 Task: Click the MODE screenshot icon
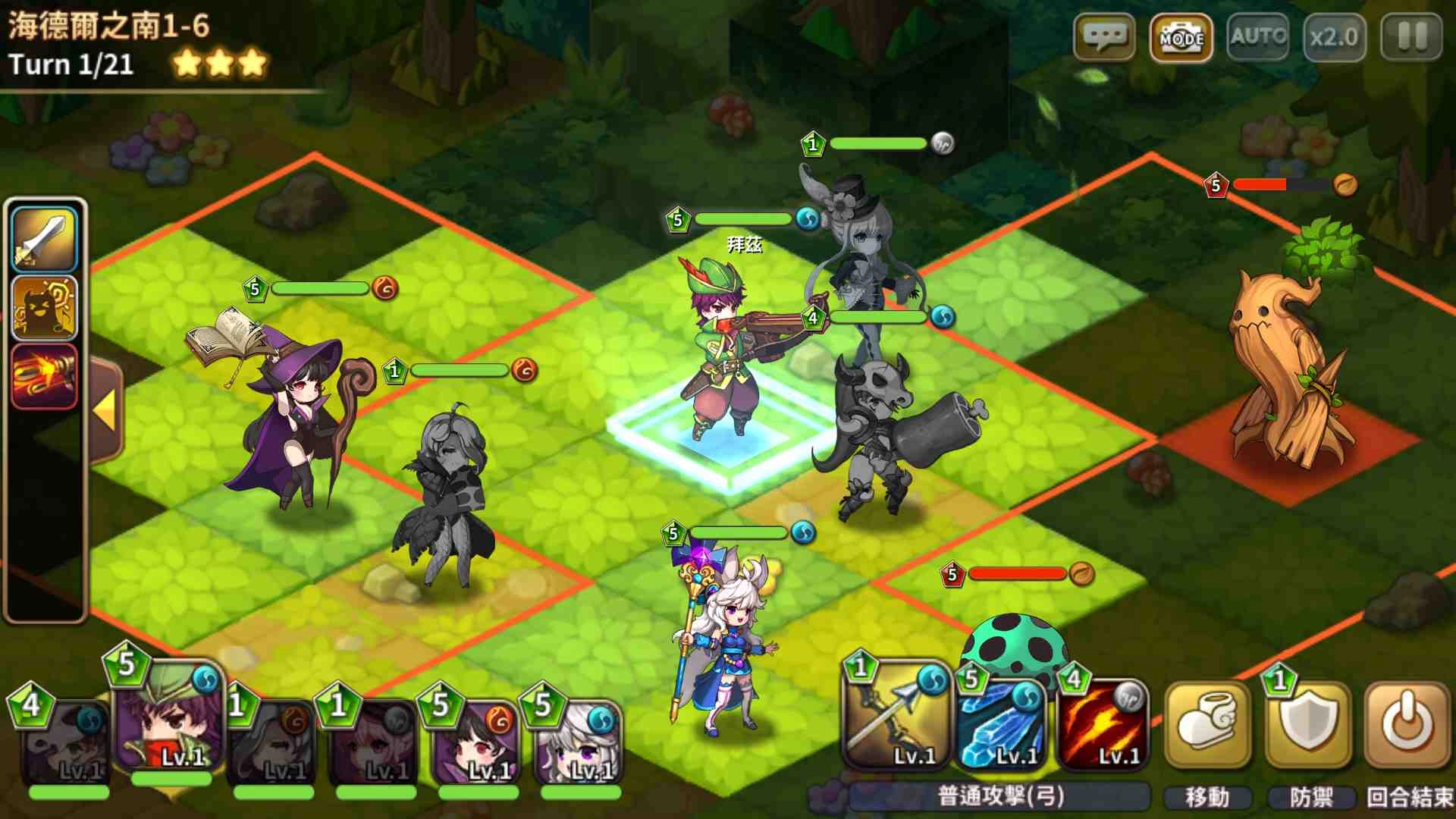click(1182, 36)
